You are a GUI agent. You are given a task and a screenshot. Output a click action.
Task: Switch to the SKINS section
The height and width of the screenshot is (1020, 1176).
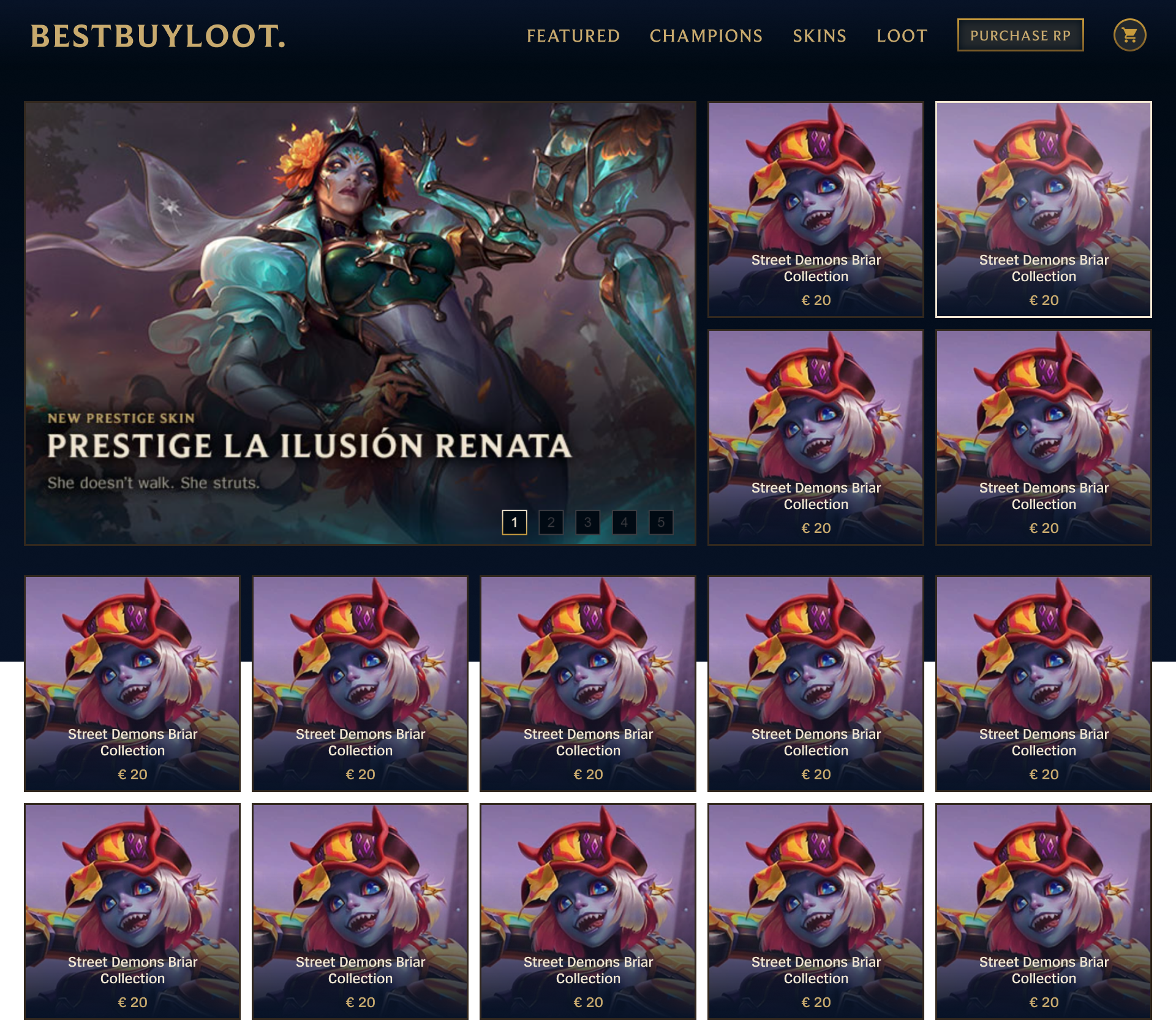tap(819, 36)
